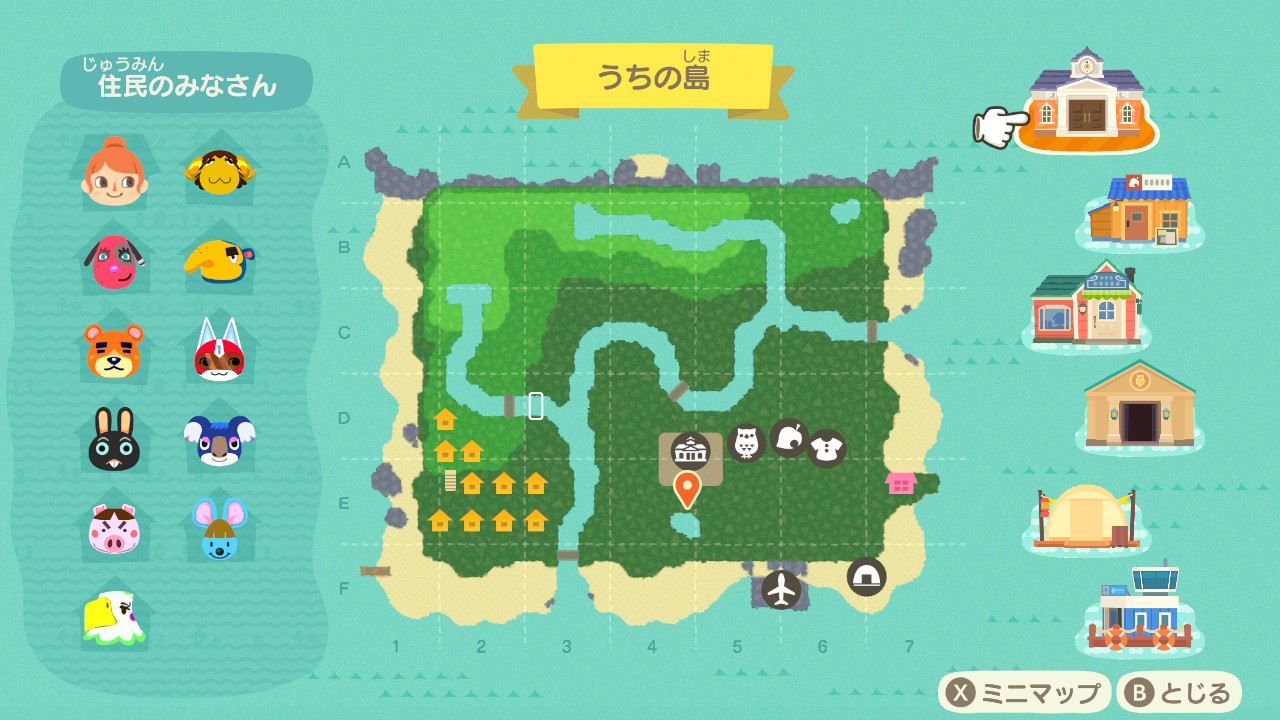
Task: Select the pink player house map marker
Action: click(x=901, y=483)
